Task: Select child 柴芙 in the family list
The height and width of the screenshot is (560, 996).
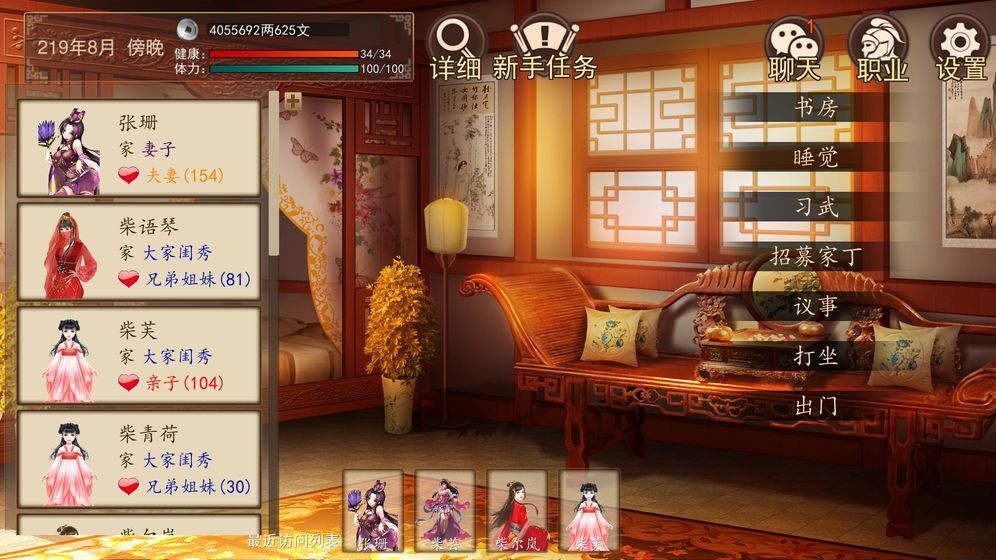Action: click(x=139, y=356)
